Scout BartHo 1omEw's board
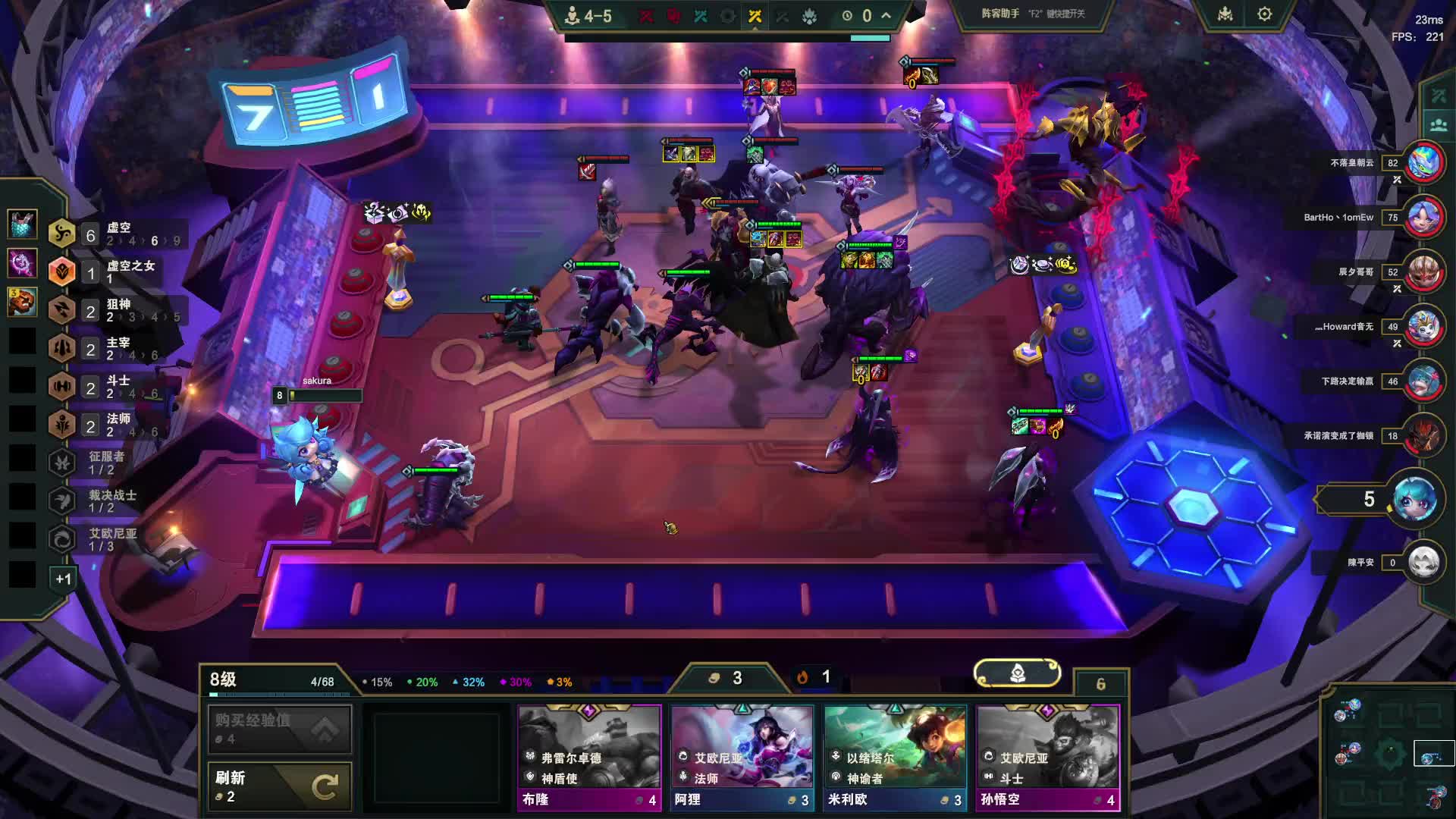 click(1423, 218)
